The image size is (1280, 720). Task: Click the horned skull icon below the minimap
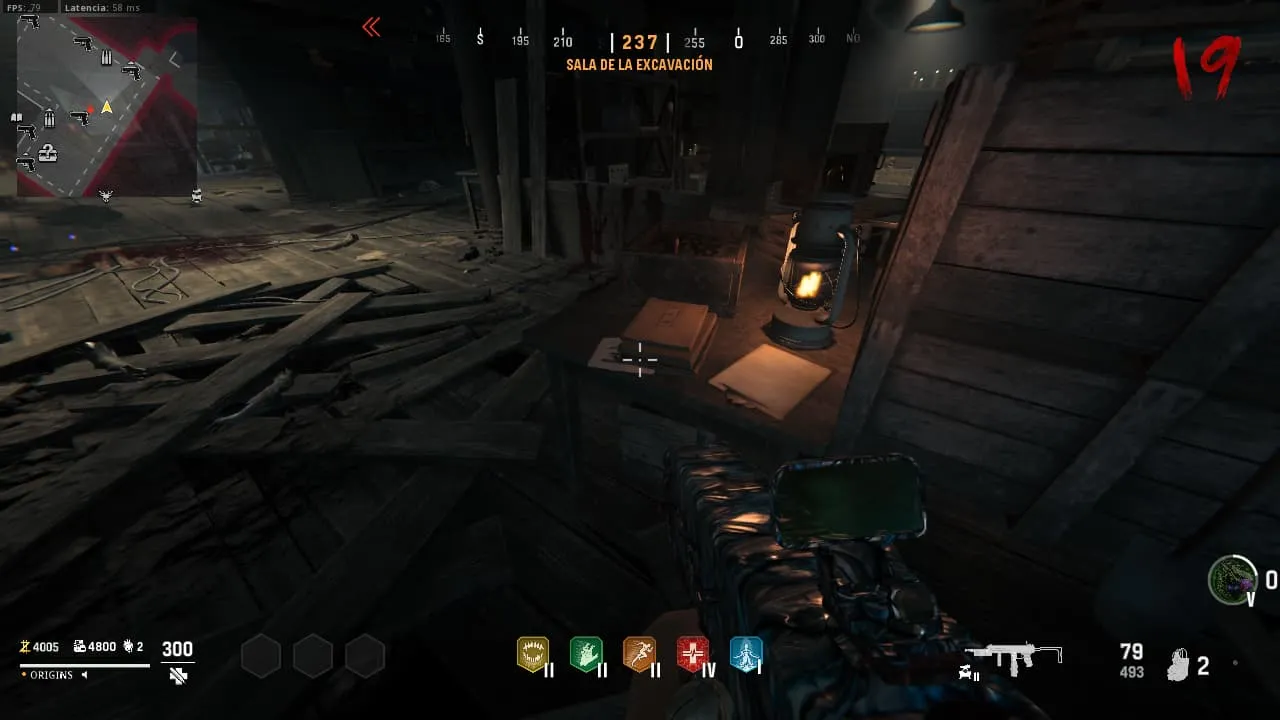coord(106,196)
